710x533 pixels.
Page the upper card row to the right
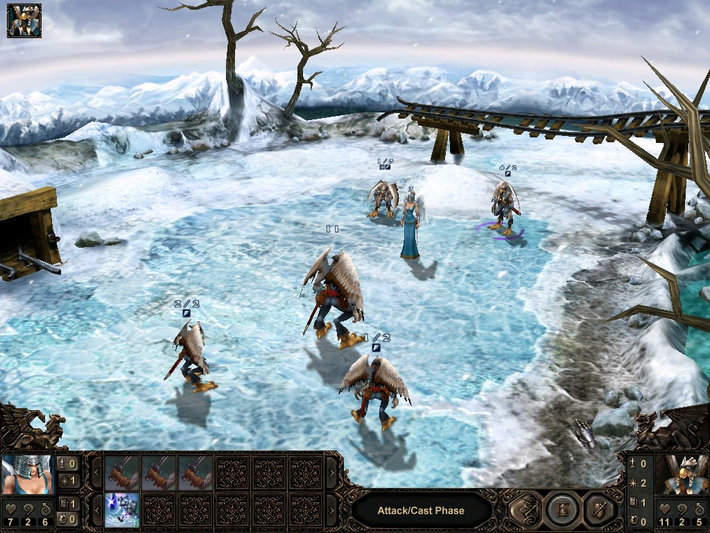pos(333,472)
